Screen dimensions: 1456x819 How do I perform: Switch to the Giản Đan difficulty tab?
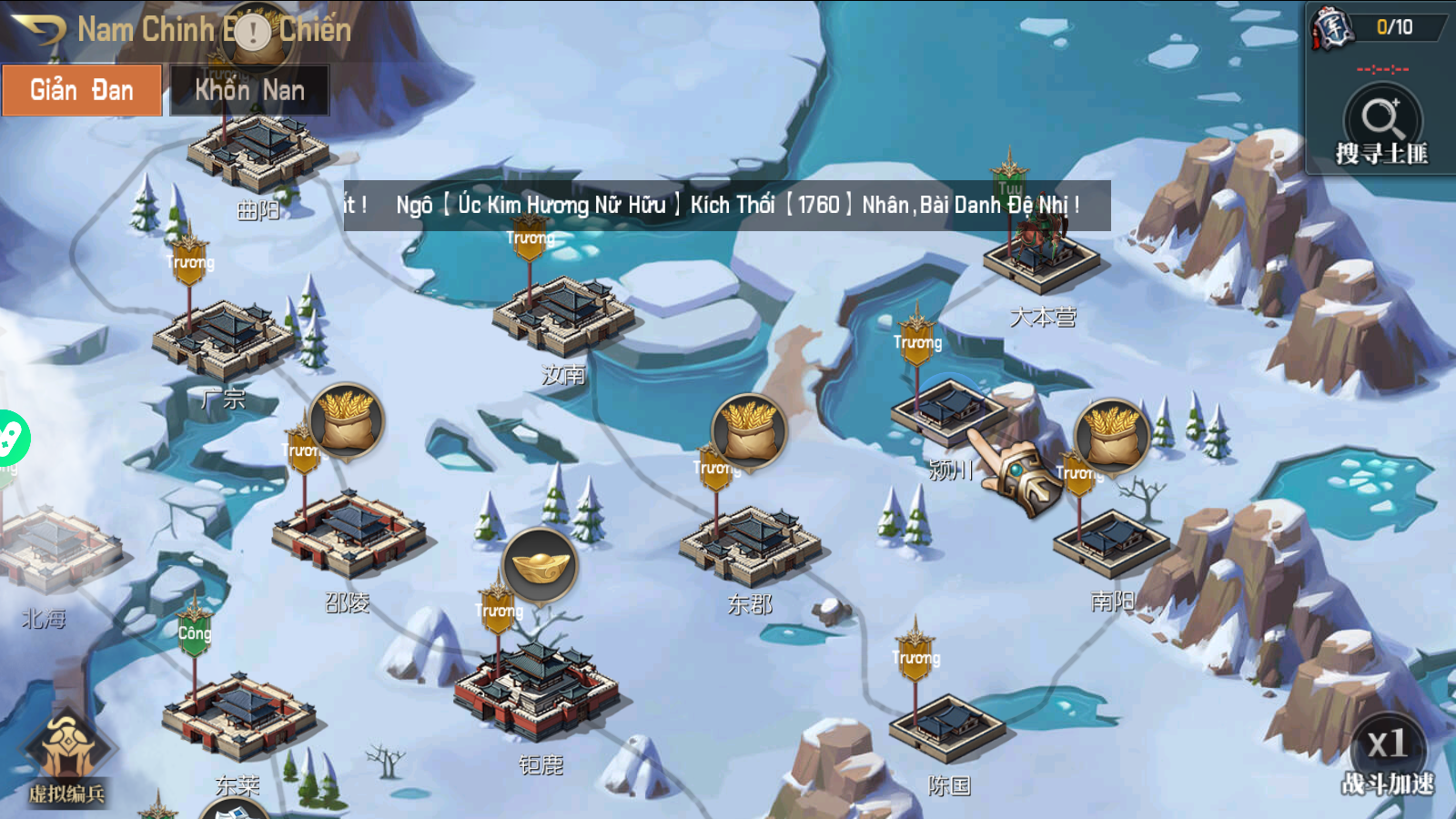82,90
